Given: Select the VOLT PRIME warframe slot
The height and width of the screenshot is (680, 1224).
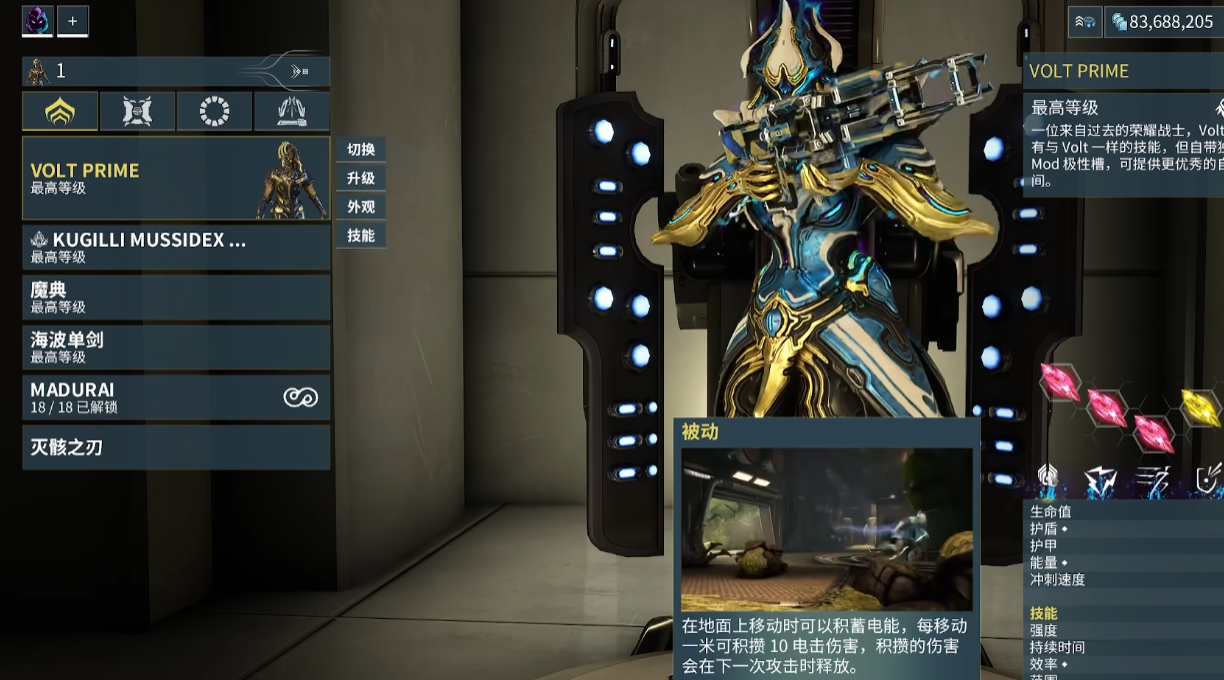Looking at the screenshot, I should pyautogui.click(x=176, y=178).
